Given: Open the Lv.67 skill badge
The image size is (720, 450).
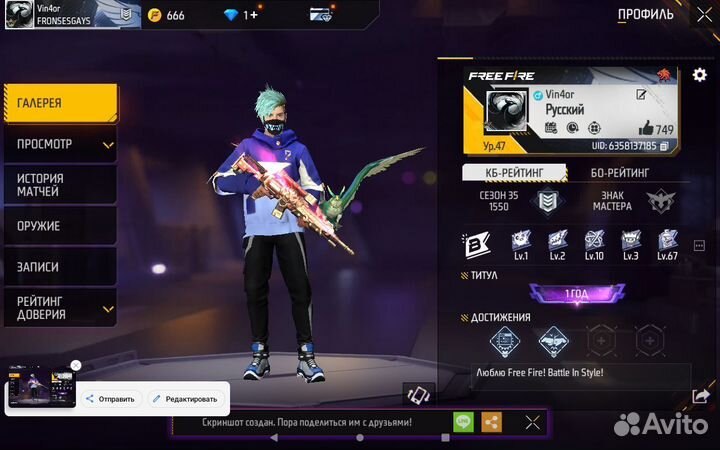Looking at the screenshot, I should click(667, 241).
